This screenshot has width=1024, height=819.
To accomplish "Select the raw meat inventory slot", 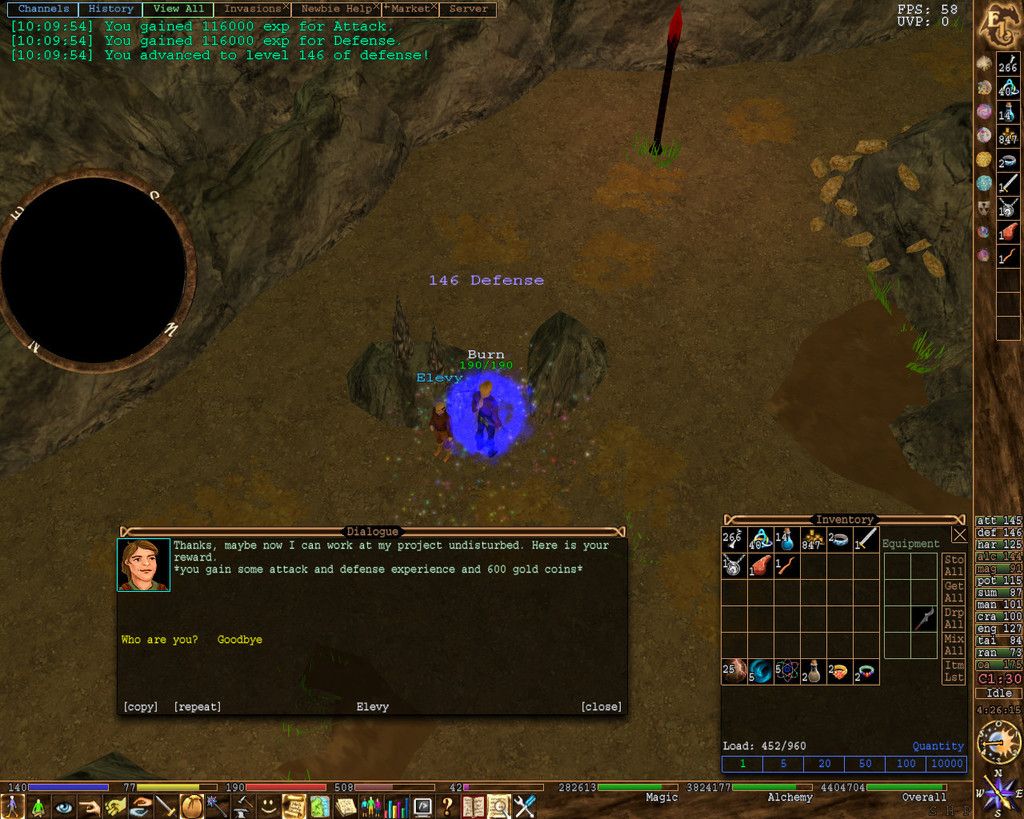I will tap(761, 566).
